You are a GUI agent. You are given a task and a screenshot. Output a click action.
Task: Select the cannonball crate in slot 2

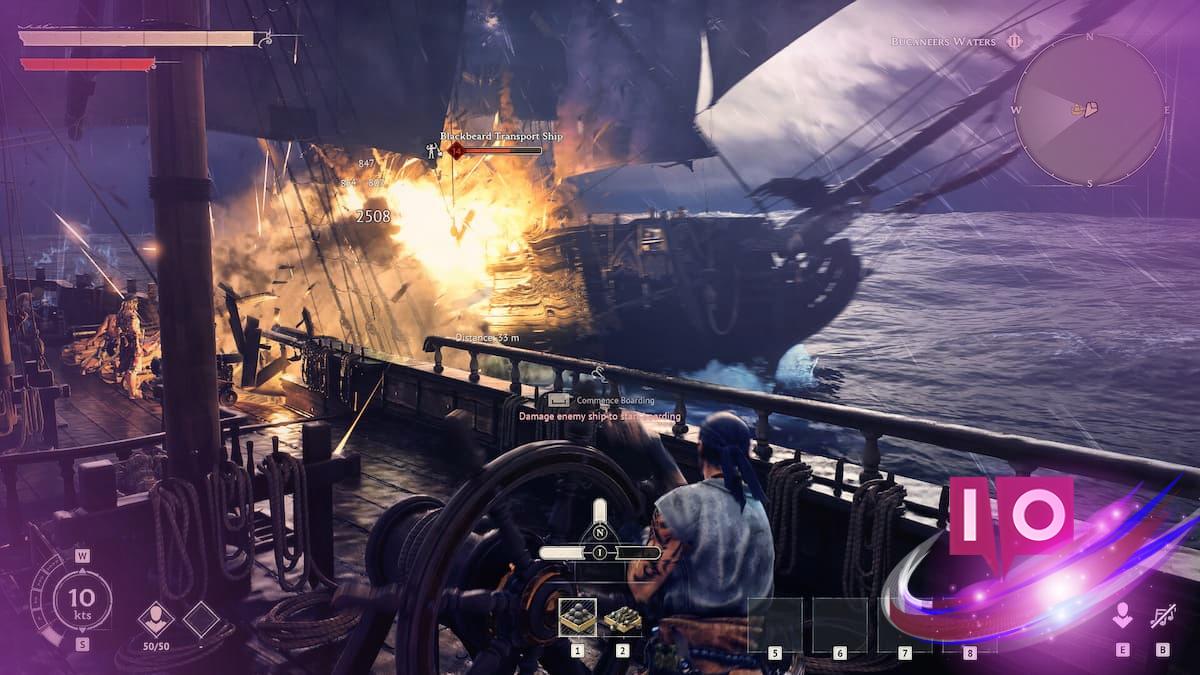point(622,619)
